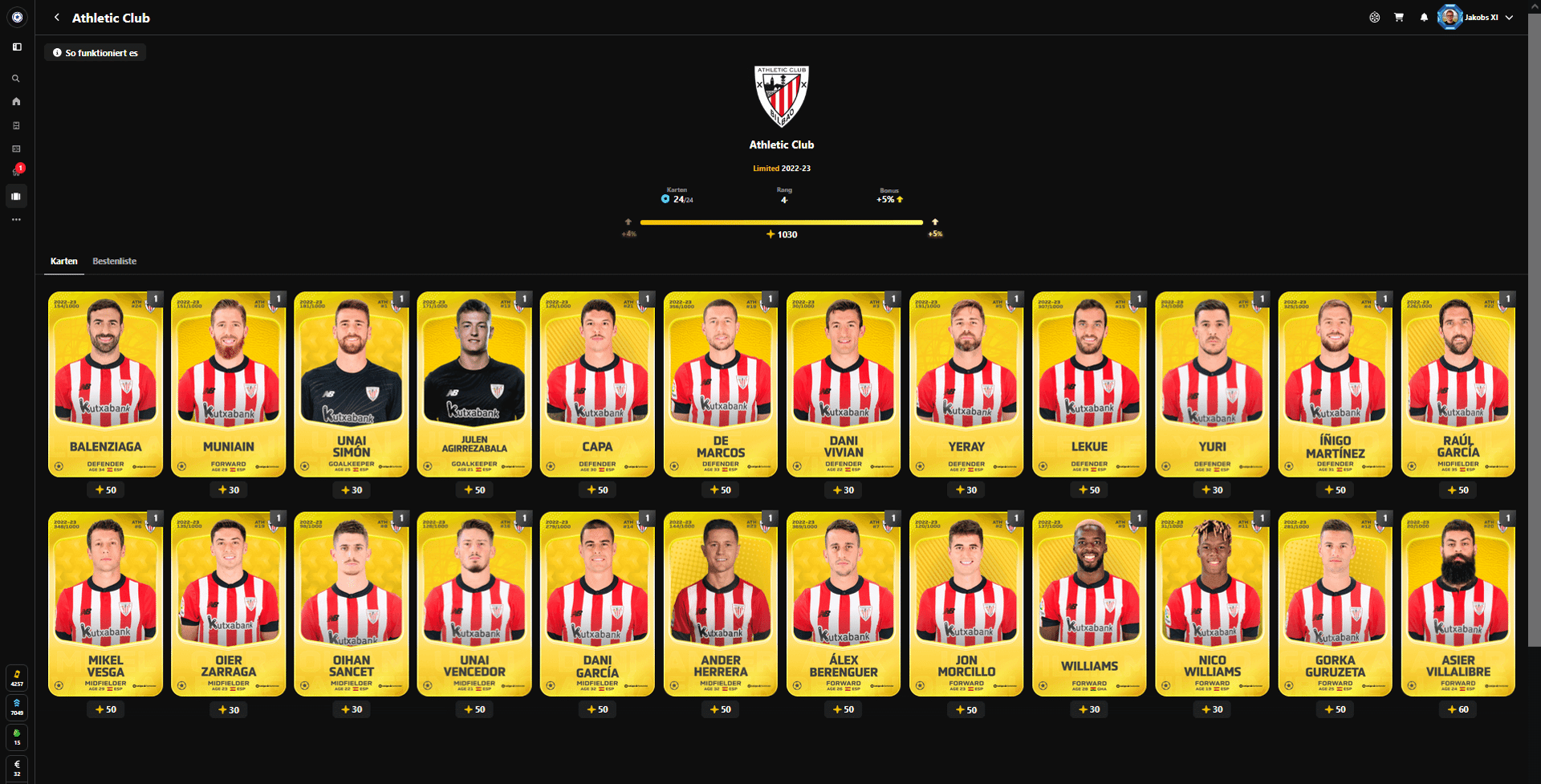Open the Balenziaga player card
The width and height of the screenshot is (1541, 784).
click(105, 384)
